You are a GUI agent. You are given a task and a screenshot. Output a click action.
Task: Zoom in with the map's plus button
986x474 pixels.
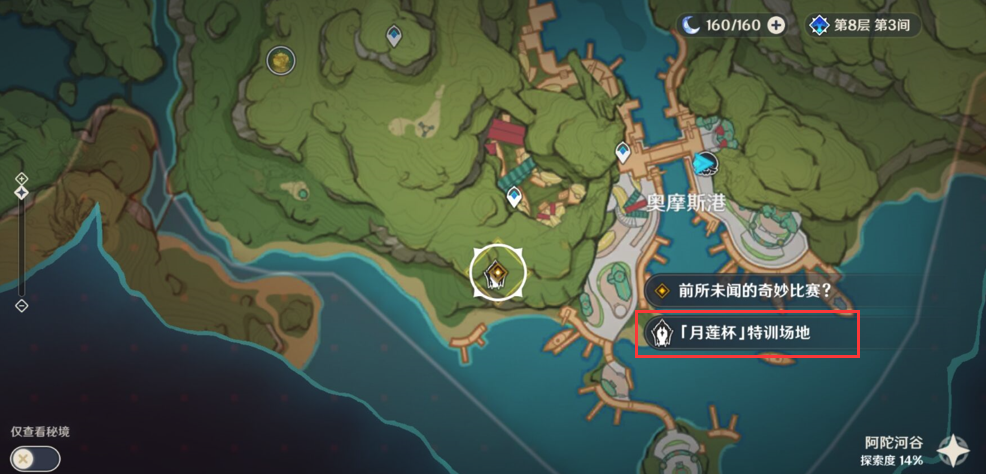(22, 178)
